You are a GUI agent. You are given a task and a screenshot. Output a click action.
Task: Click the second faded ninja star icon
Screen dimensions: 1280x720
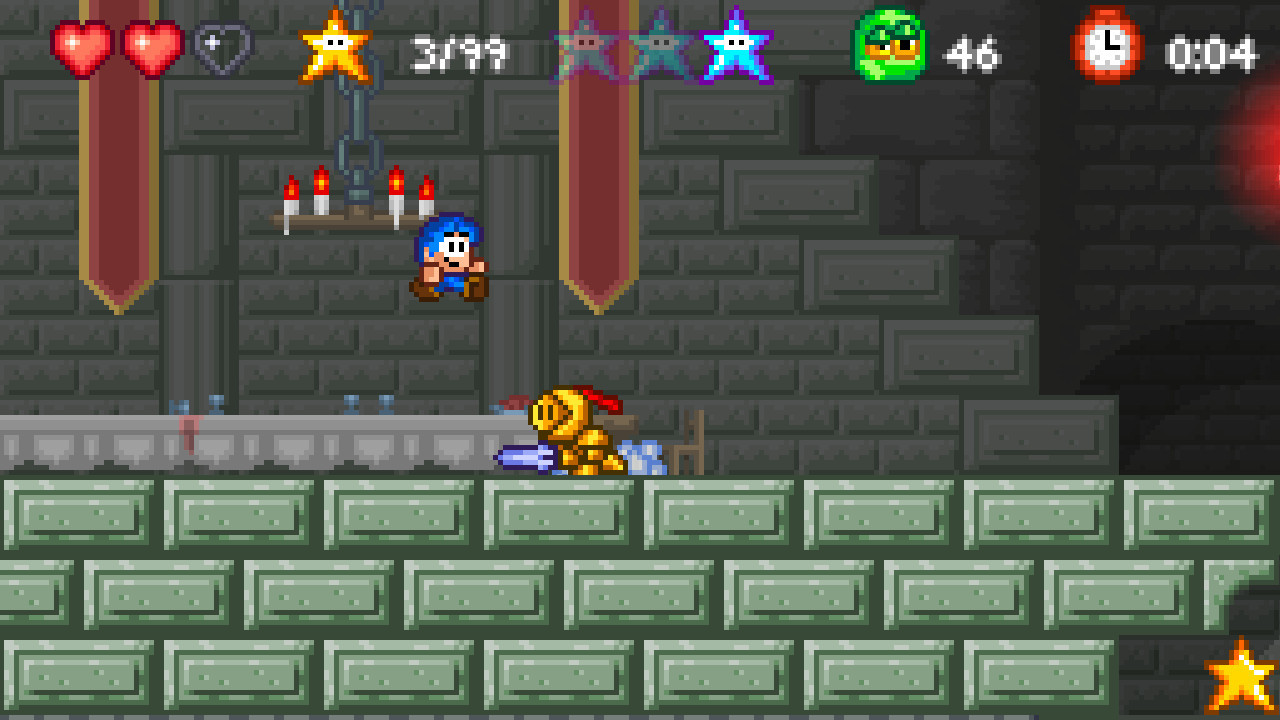660,45
